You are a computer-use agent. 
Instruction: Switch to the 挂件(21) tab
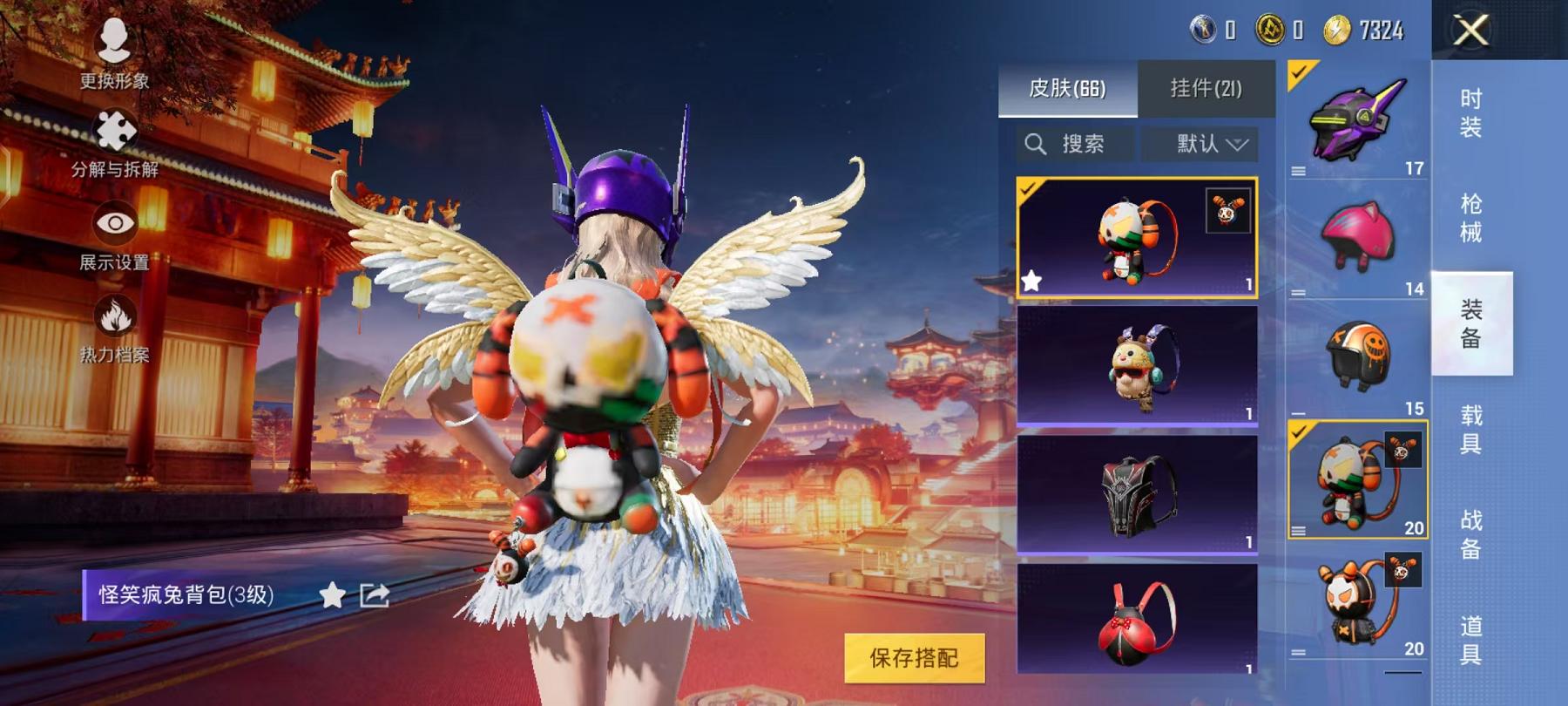[1207, 89]
